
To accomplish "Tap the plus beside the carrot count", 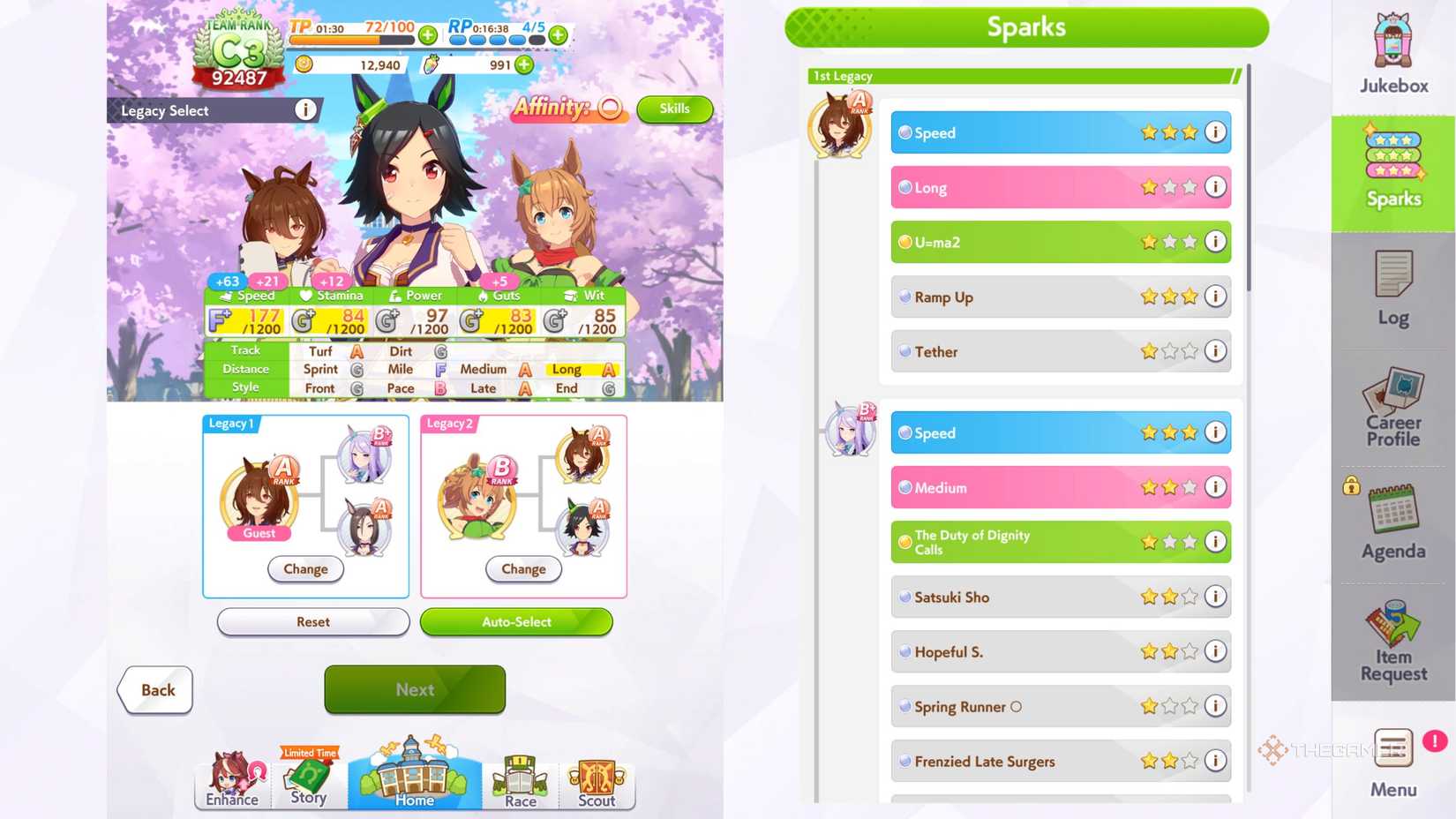I will click(x=524, y=64).
